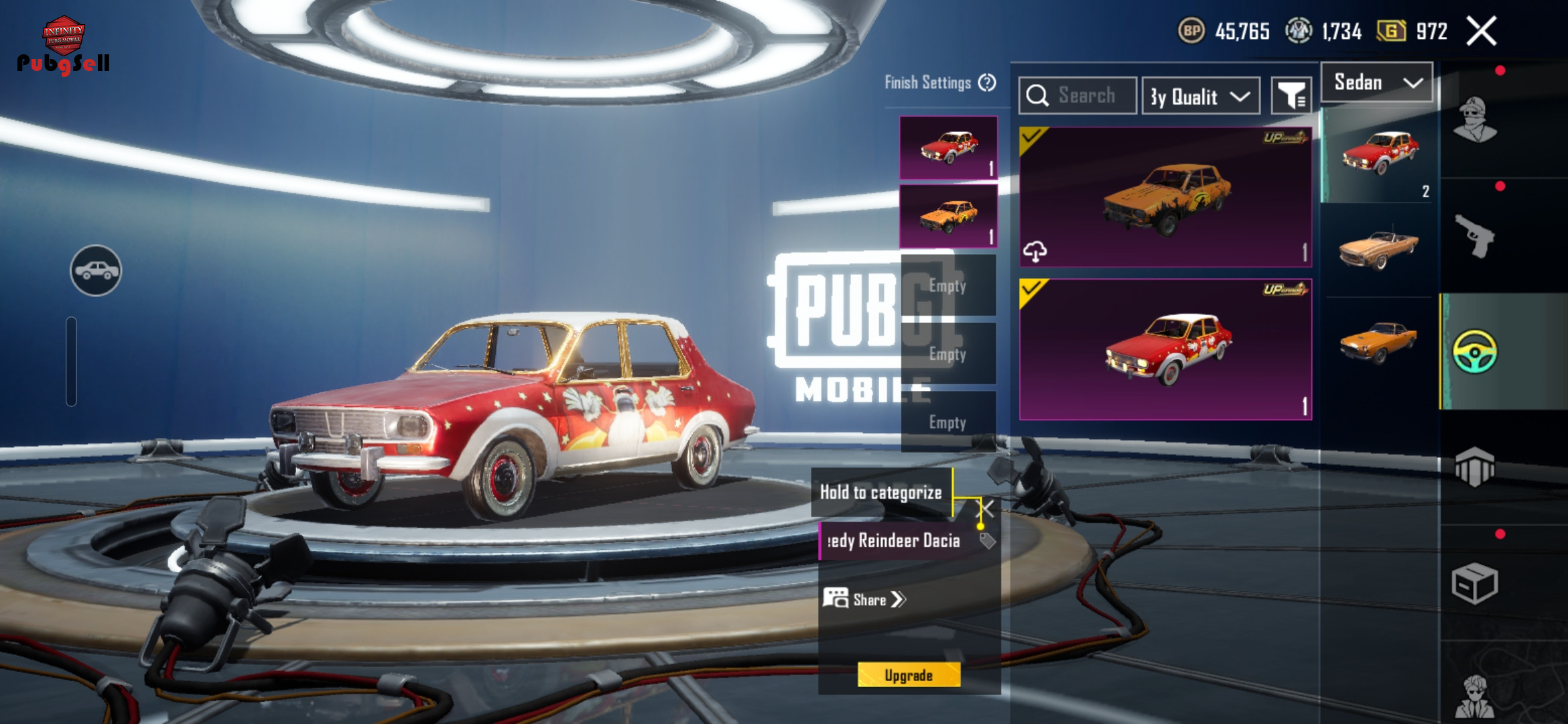Toggle the car view round button

[96, 270]
